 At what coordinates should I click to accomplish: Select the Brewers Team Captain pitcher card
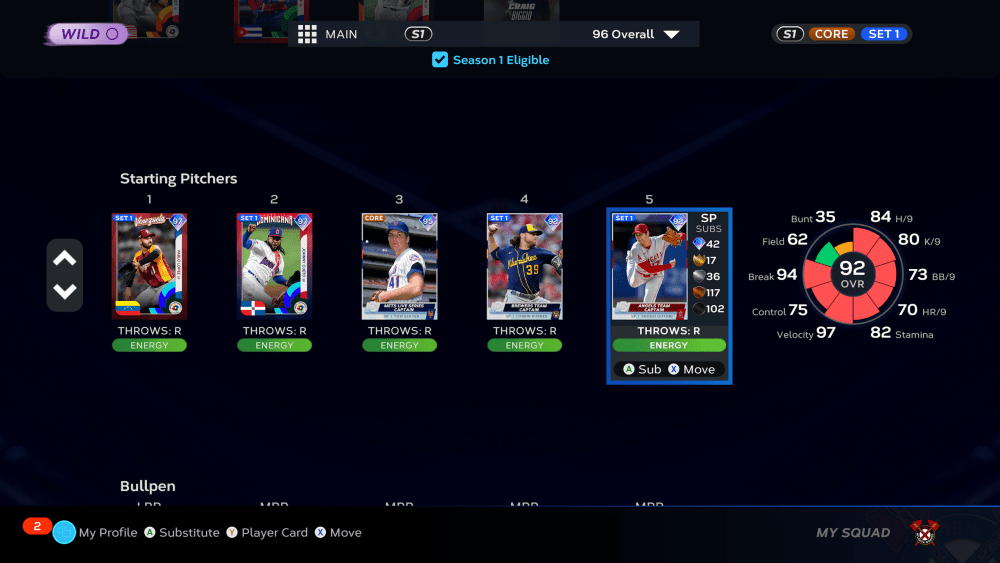tap(524, 266)
